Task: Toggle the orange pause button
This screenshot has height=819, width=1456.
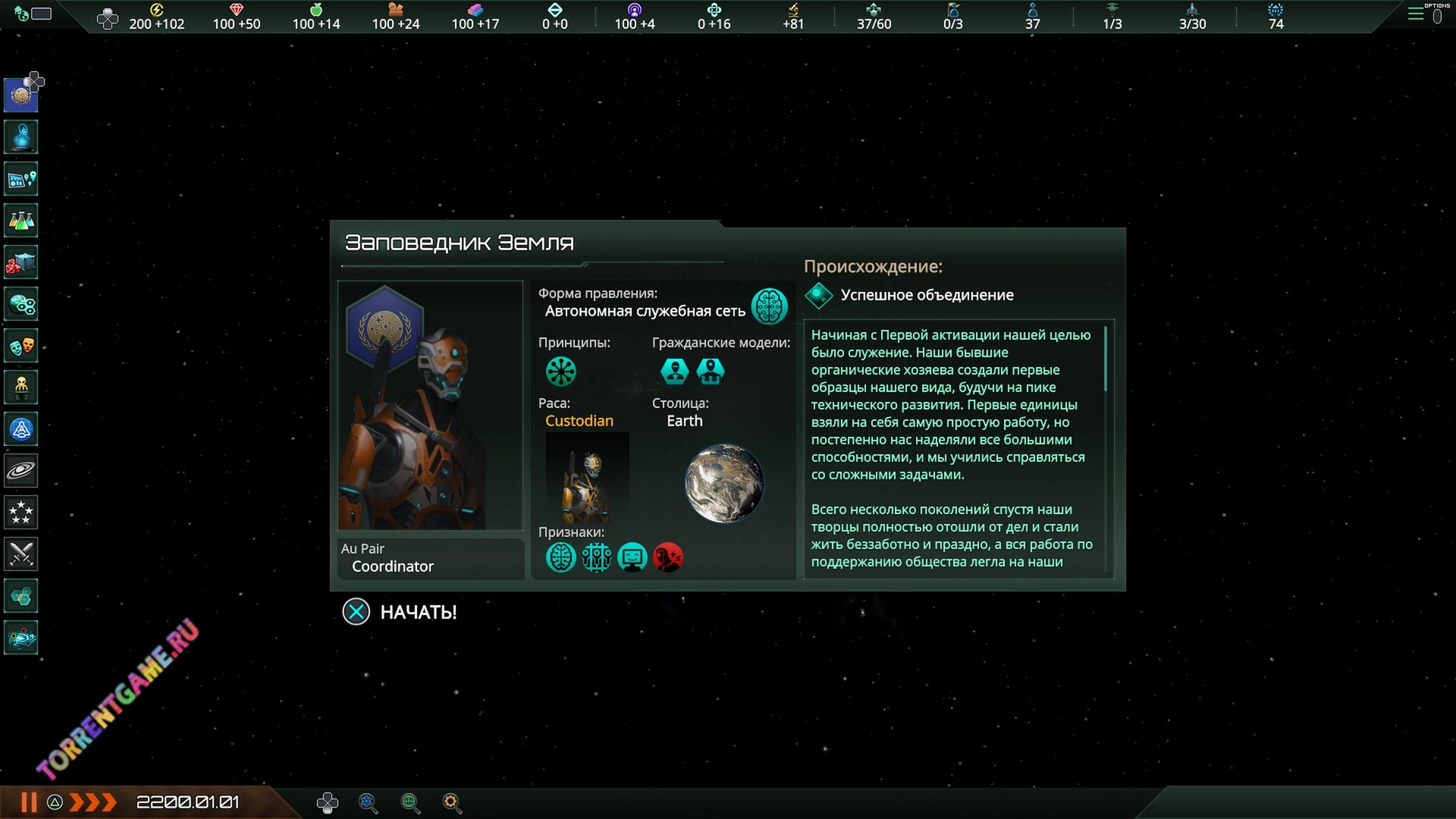Action: pyautogui.click(x=29, y=802)
